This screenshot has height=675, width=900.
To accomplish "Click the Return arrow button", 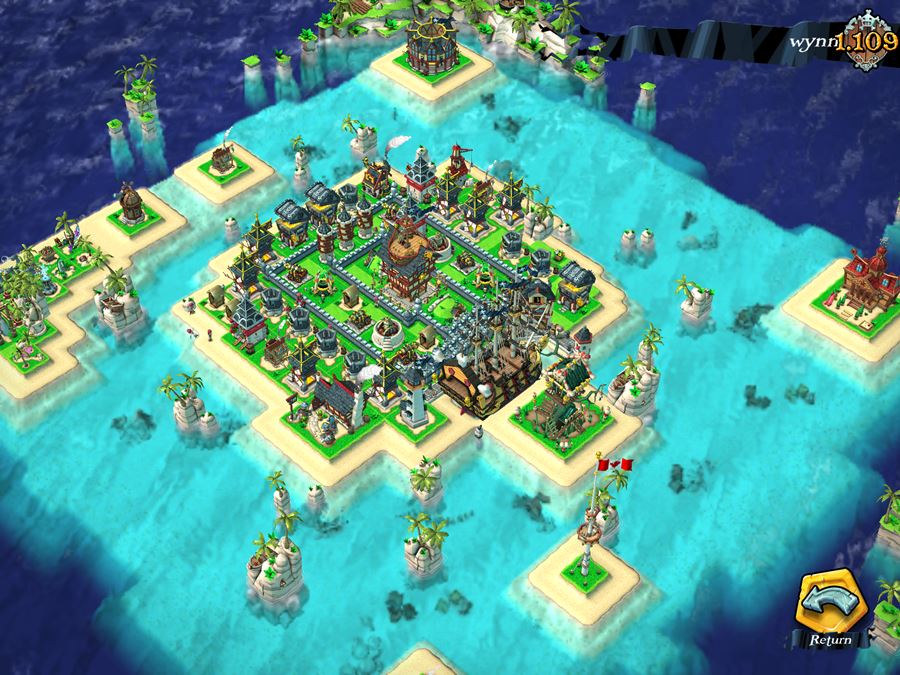I will click(830, 606).
